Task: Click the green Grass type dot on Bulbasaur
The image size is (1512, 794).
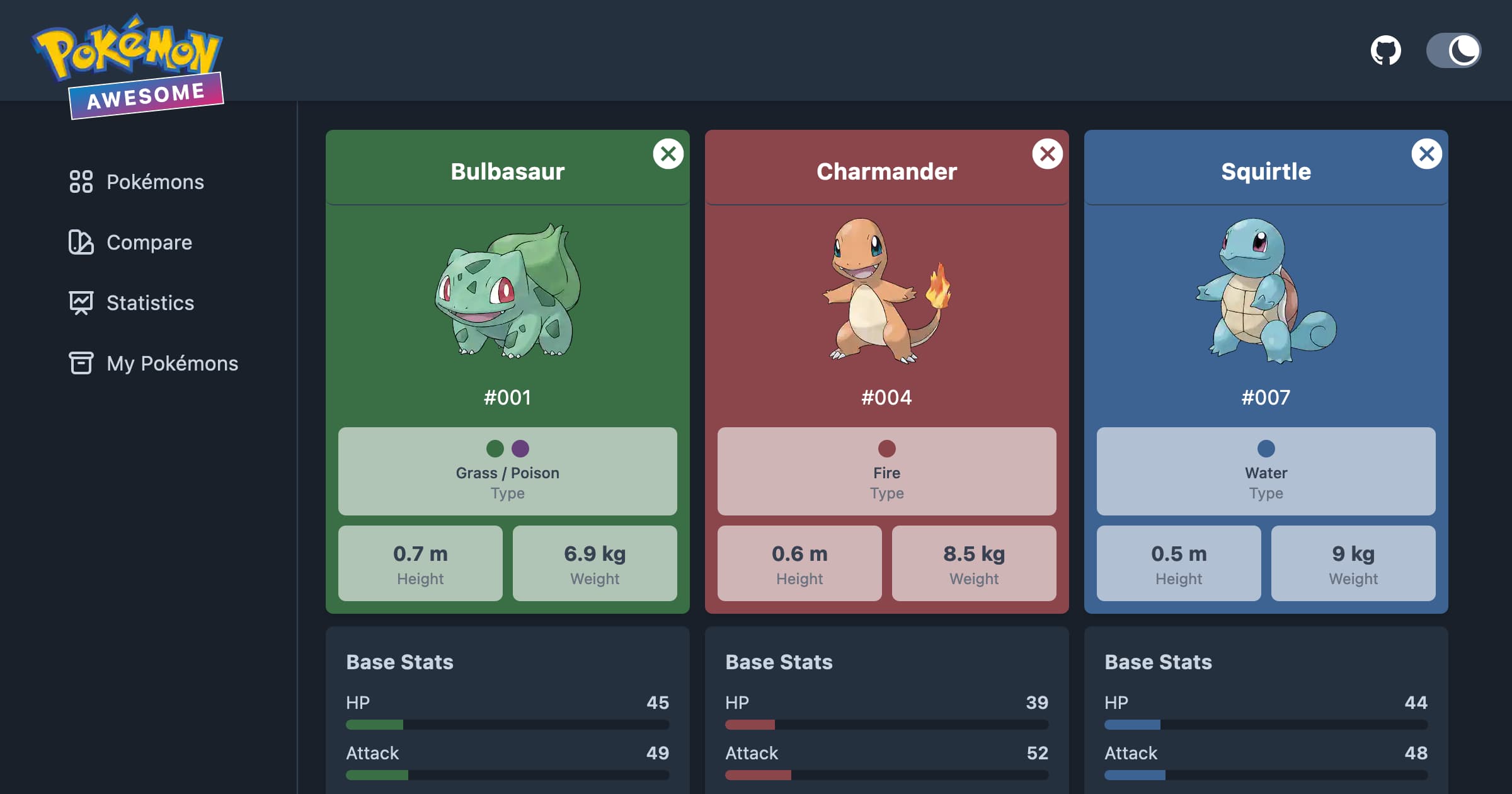Action: click(x=495, y=449)
